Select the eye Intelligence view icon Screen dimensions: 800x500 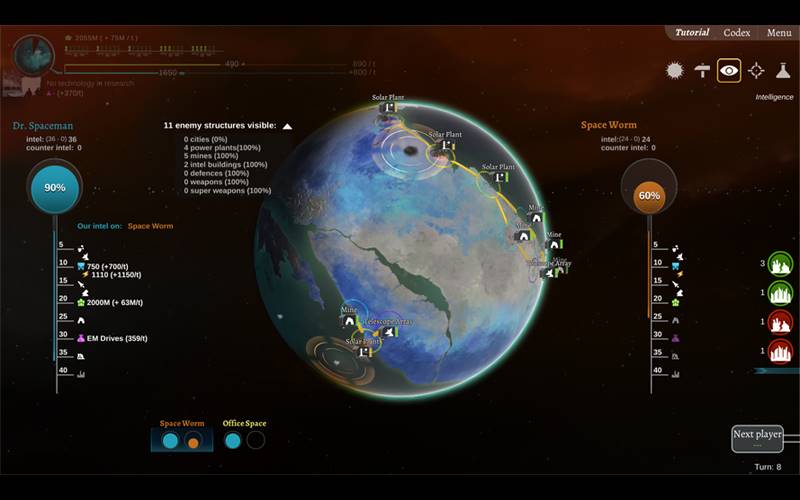point(729,70)
